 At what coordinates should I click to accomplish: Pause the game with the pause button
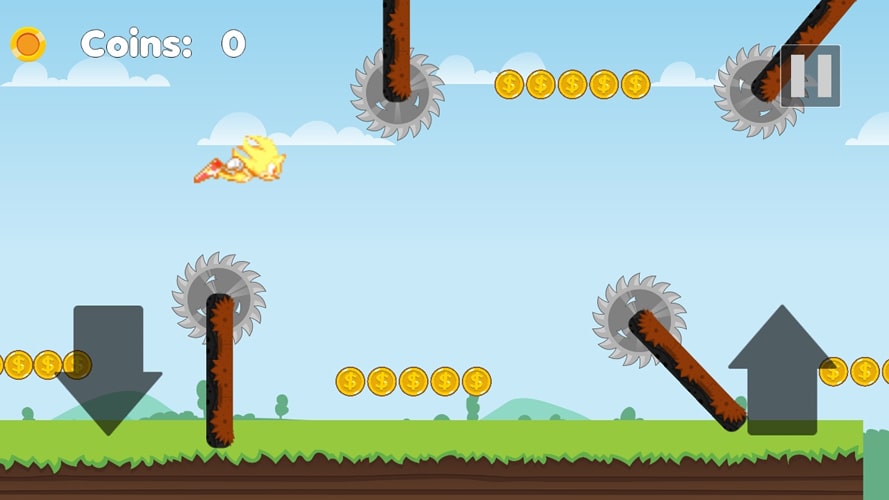(x=810, y=76)
